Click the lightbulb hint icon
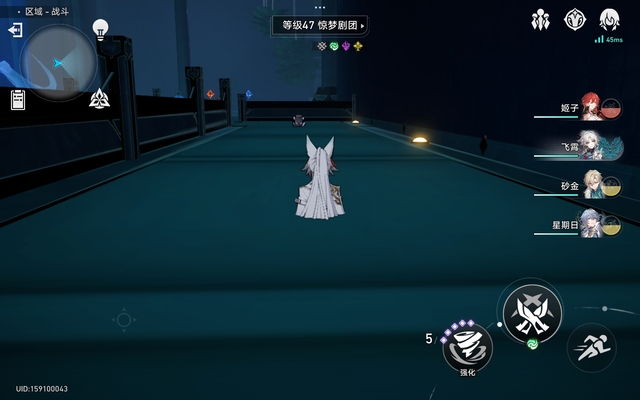640x400 pixels. pyautogui.click(x=100, y=28)
